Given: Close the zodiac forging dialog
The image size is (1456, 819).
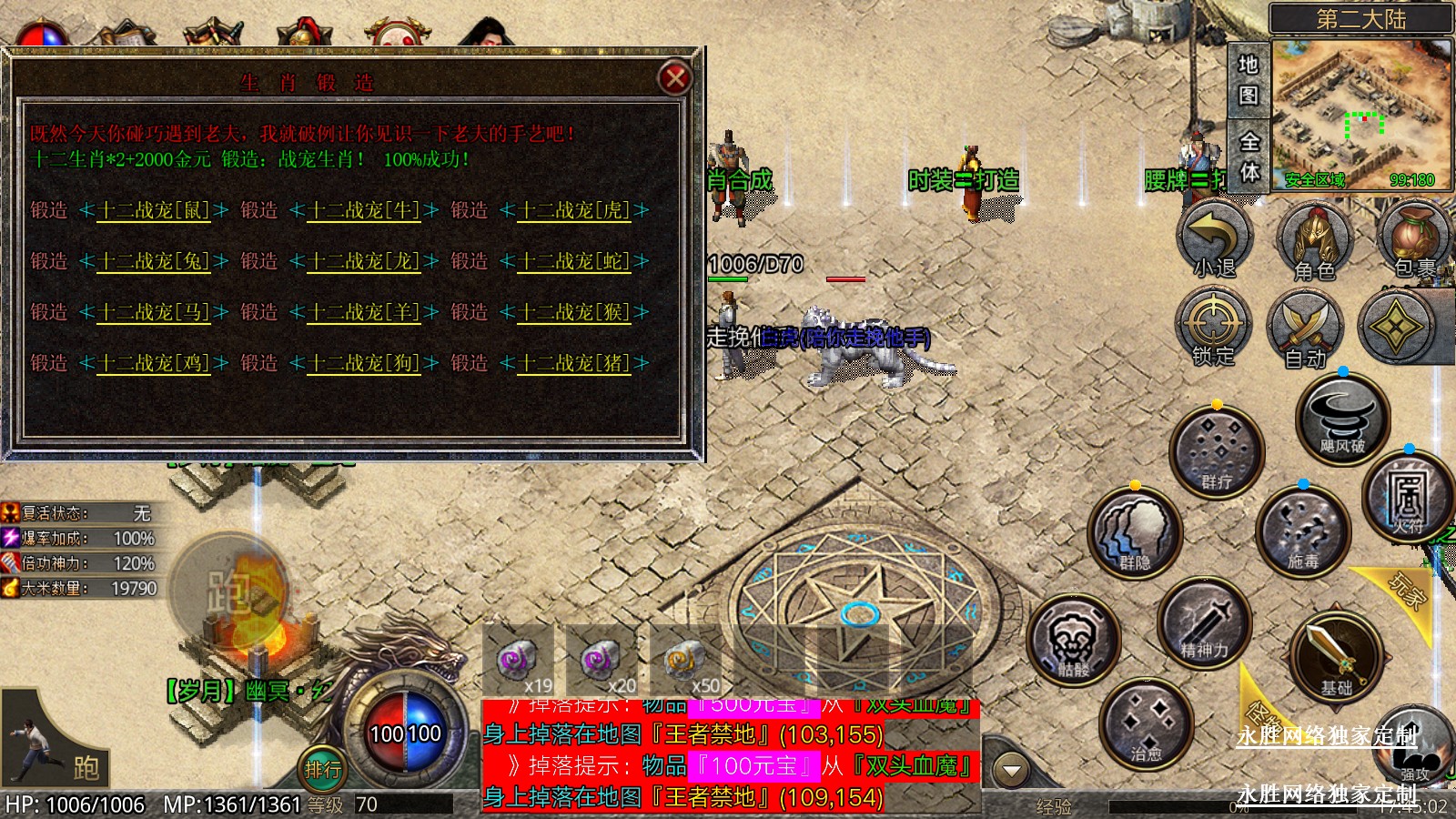Looking at the screenshot, I should pos(675,78).
